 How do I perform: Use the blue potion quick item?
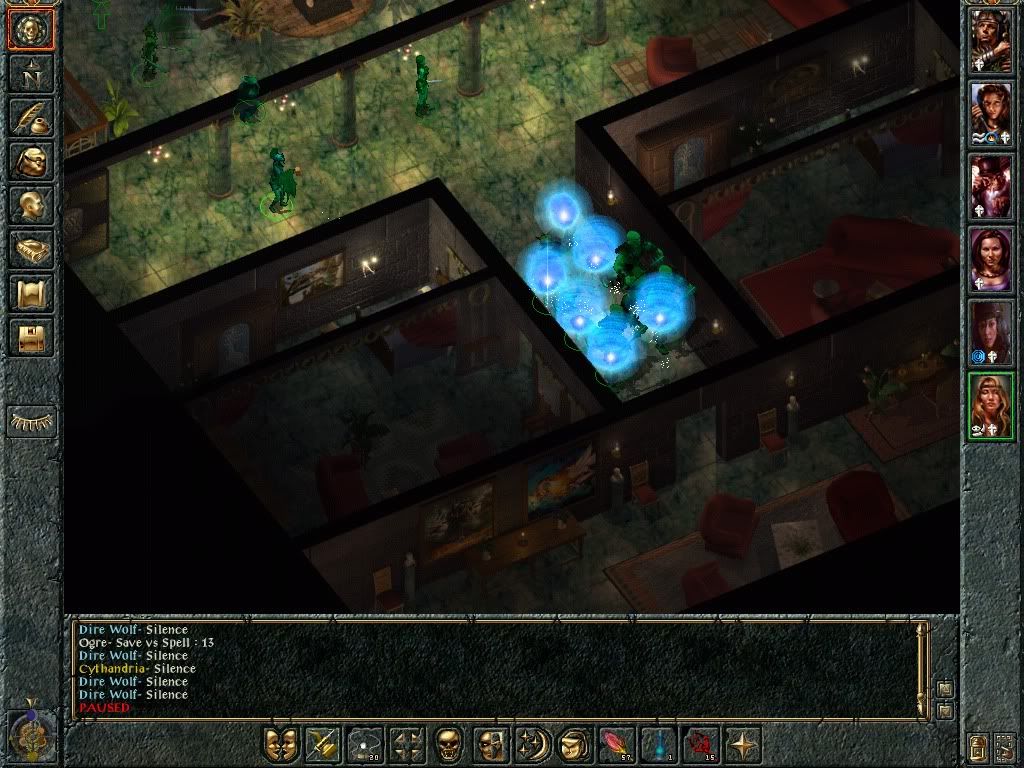click(x=656, y=744)
